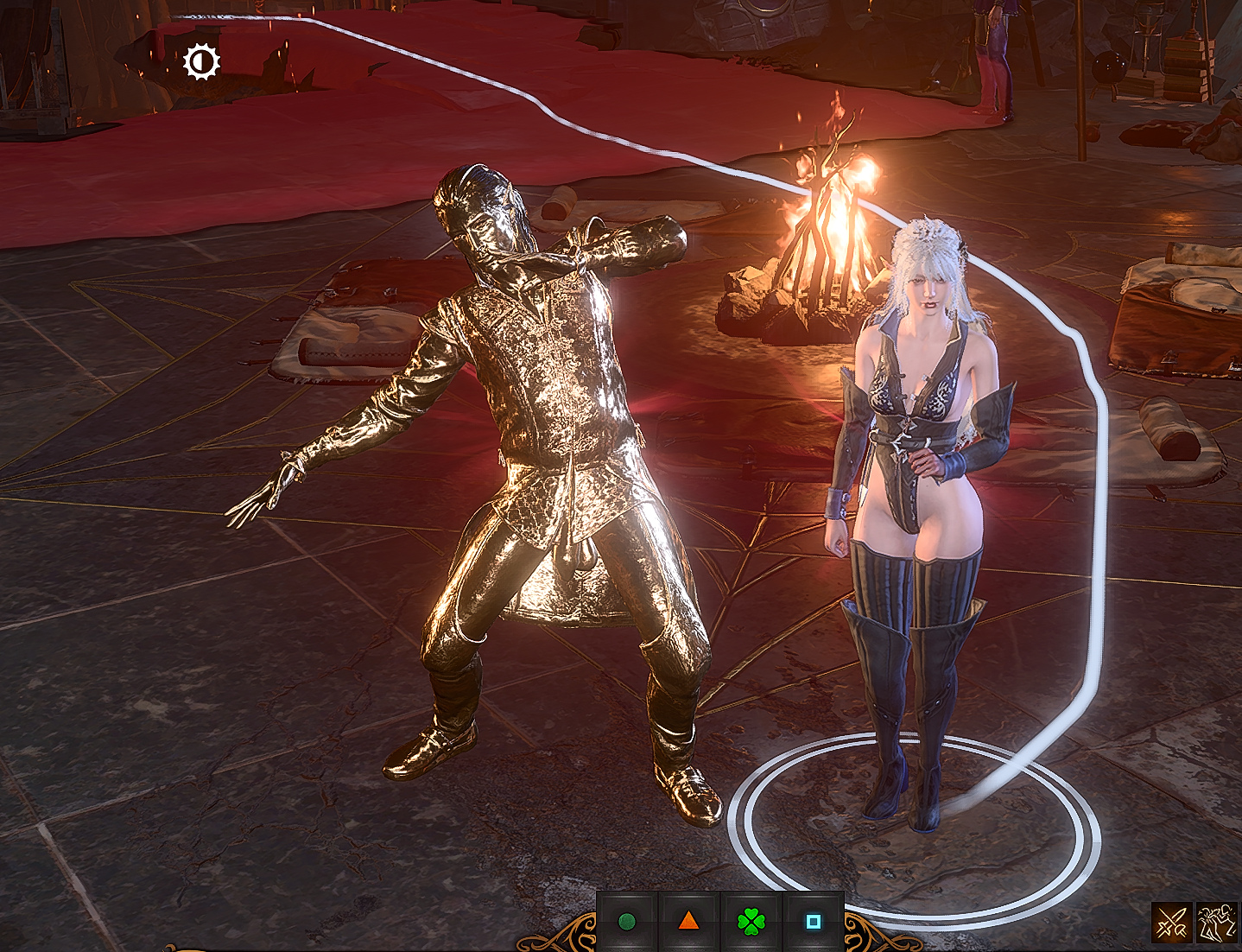This screenshot has height=952, width=1242.
Task: Click the half-shaded sun gear icon
Action: point(202,61)
